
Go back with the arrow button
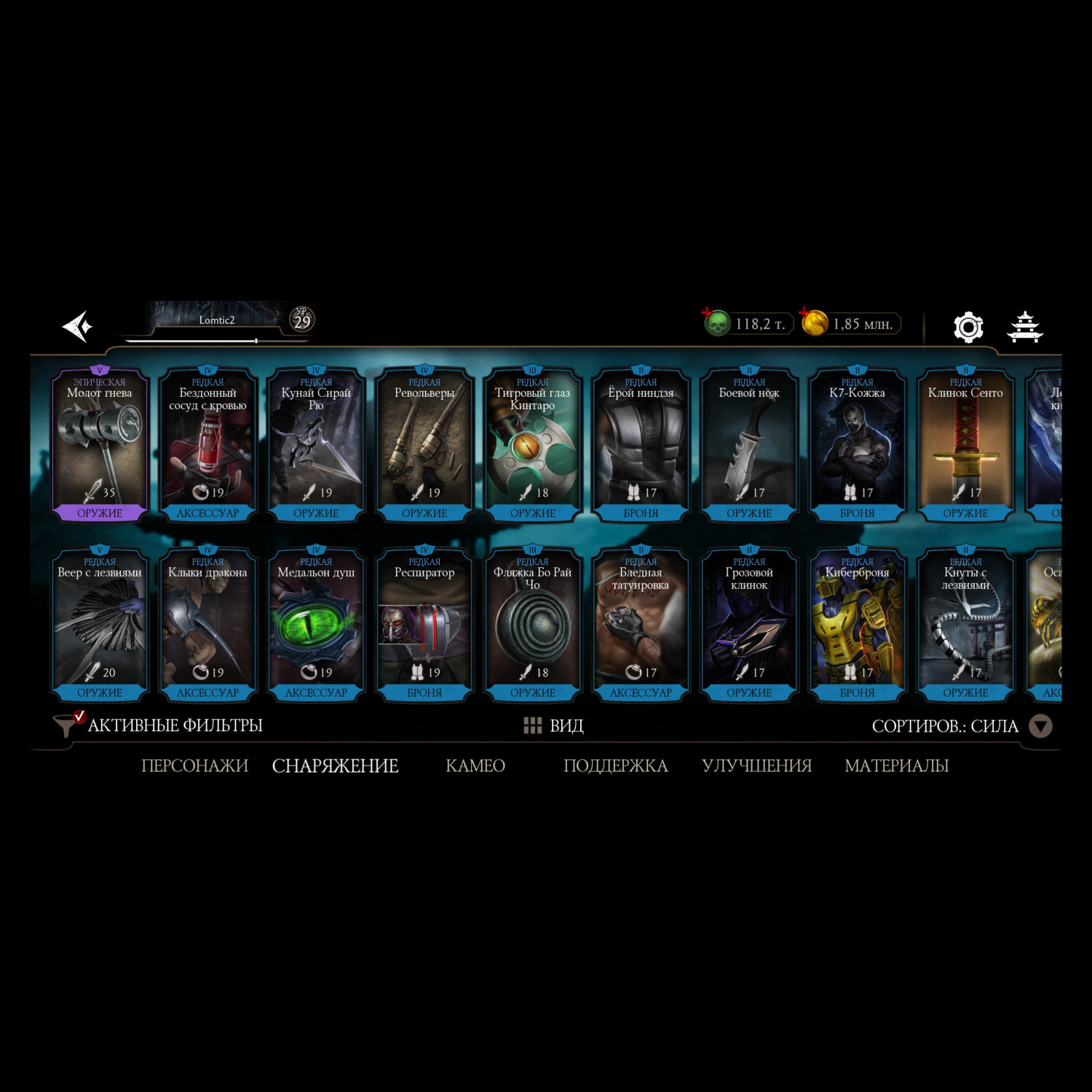(x=77, y=326)
